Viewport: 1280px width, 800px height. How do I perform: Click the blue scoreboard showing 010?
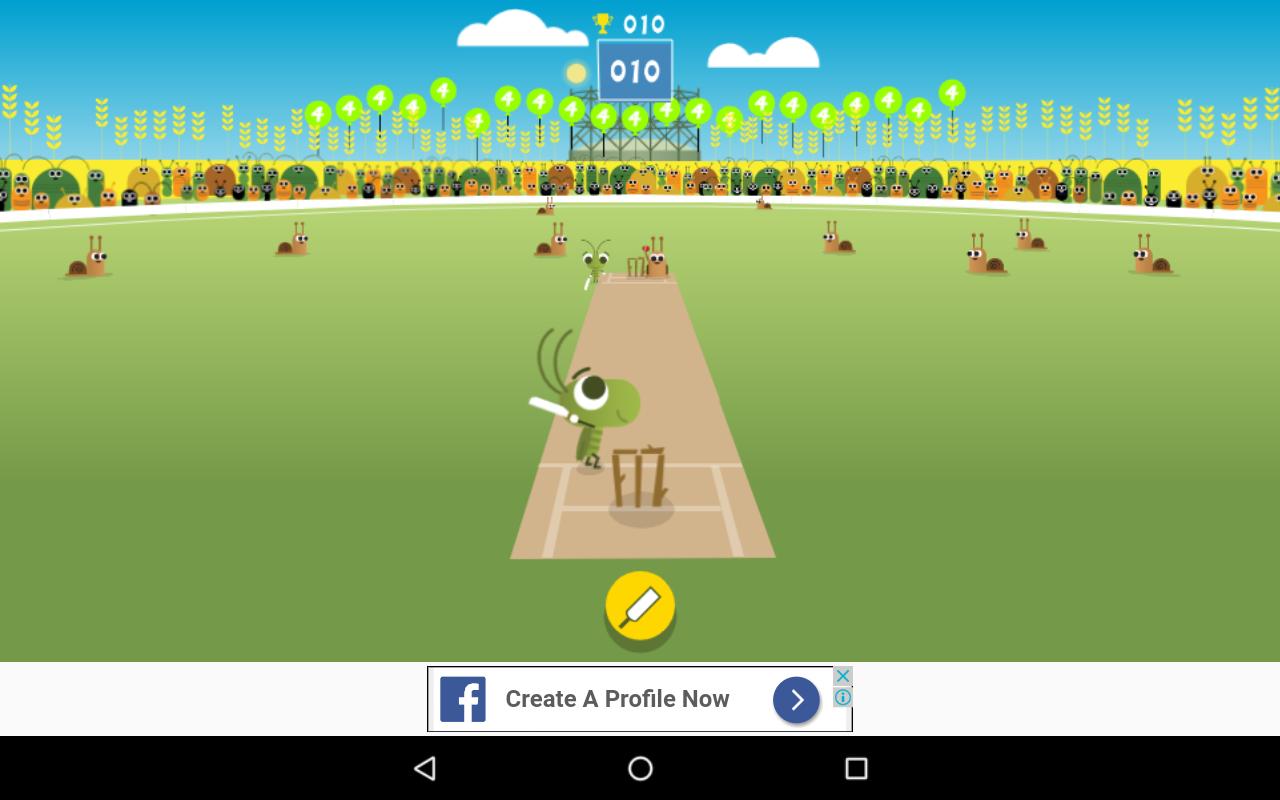pos(634,70)
